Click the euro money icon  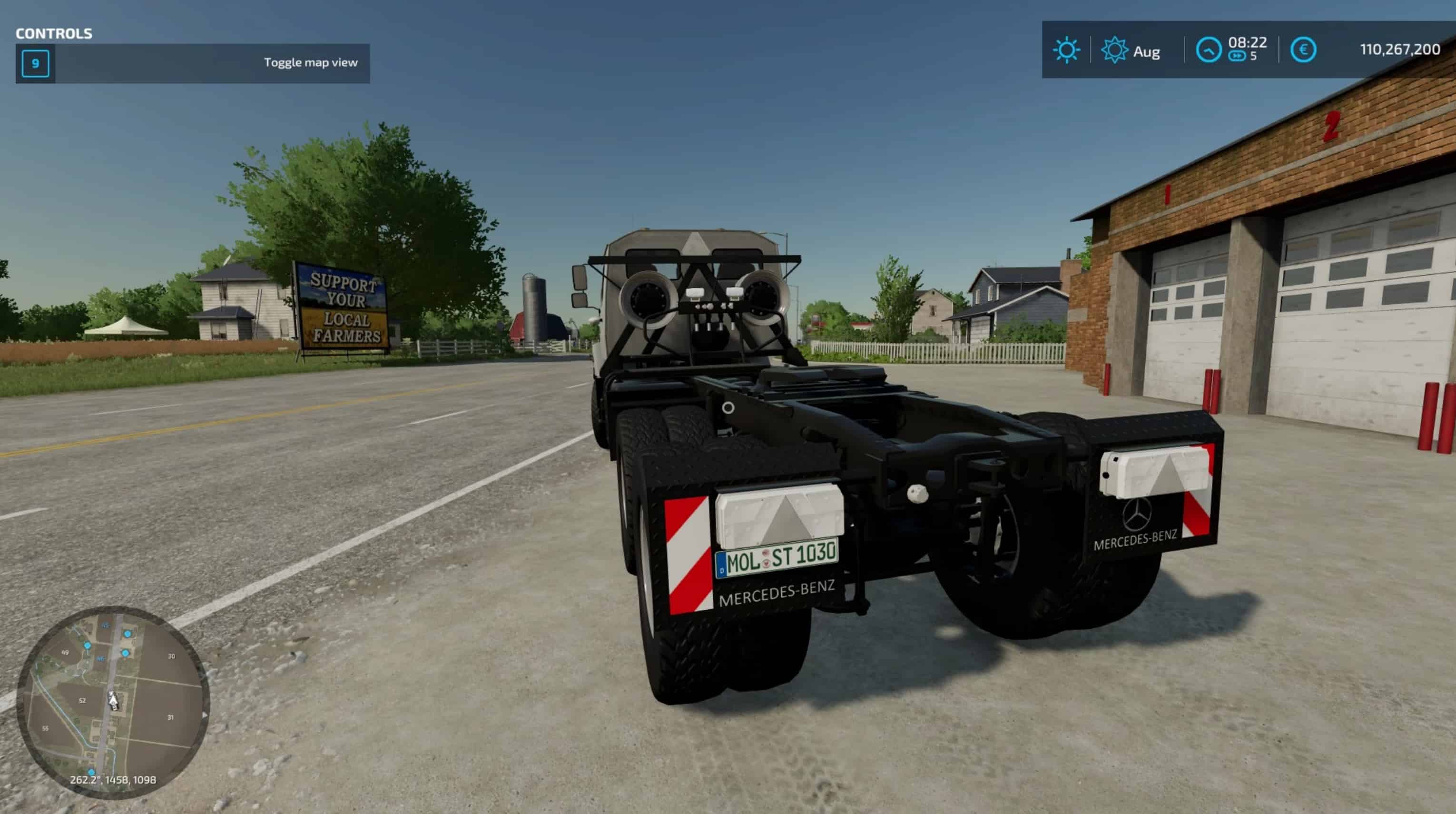point(1303,50)
